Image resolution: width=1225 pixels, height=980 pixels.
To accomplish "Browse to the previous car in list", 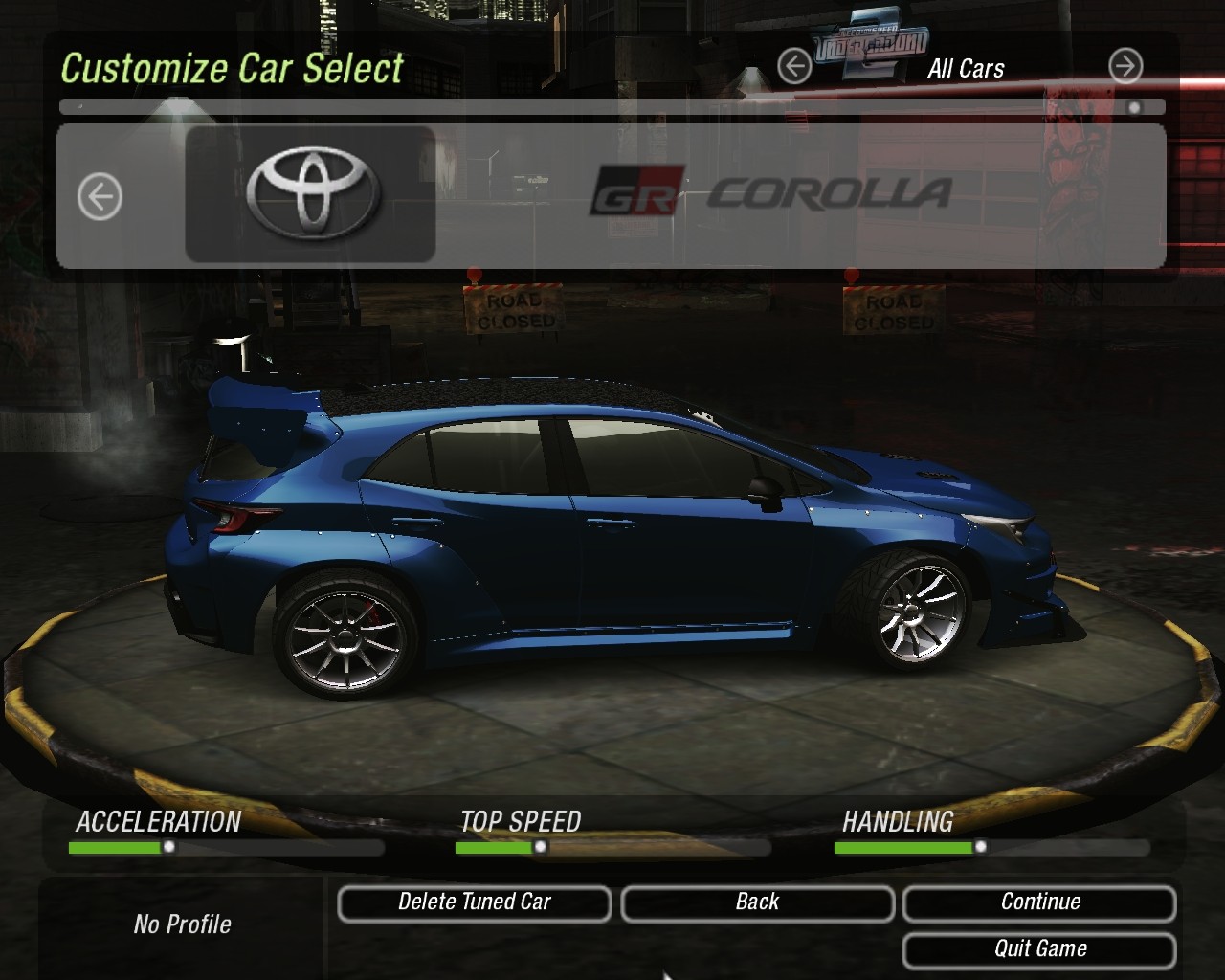I will click(100, 197).
